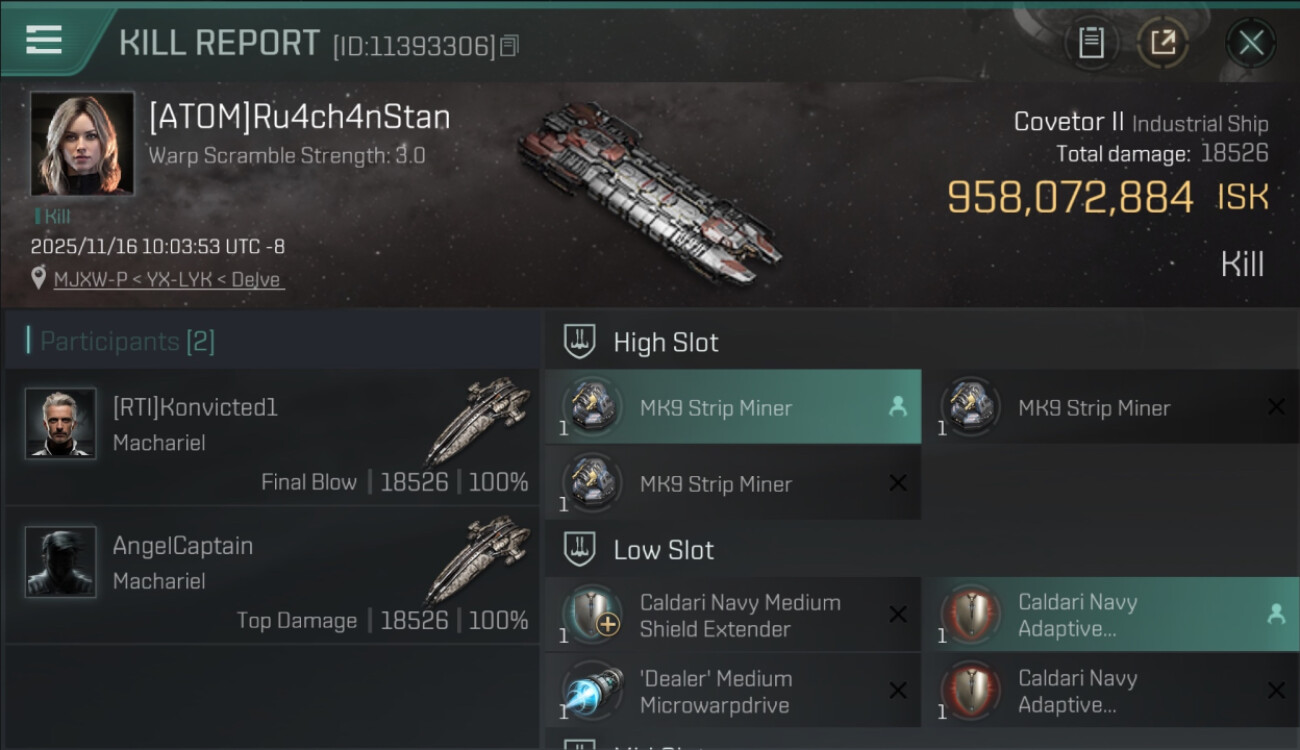This screenshot has height=750, width=1300.
Task: View Ru4ch4nStan's character portrait
Action: coord(82,144)
